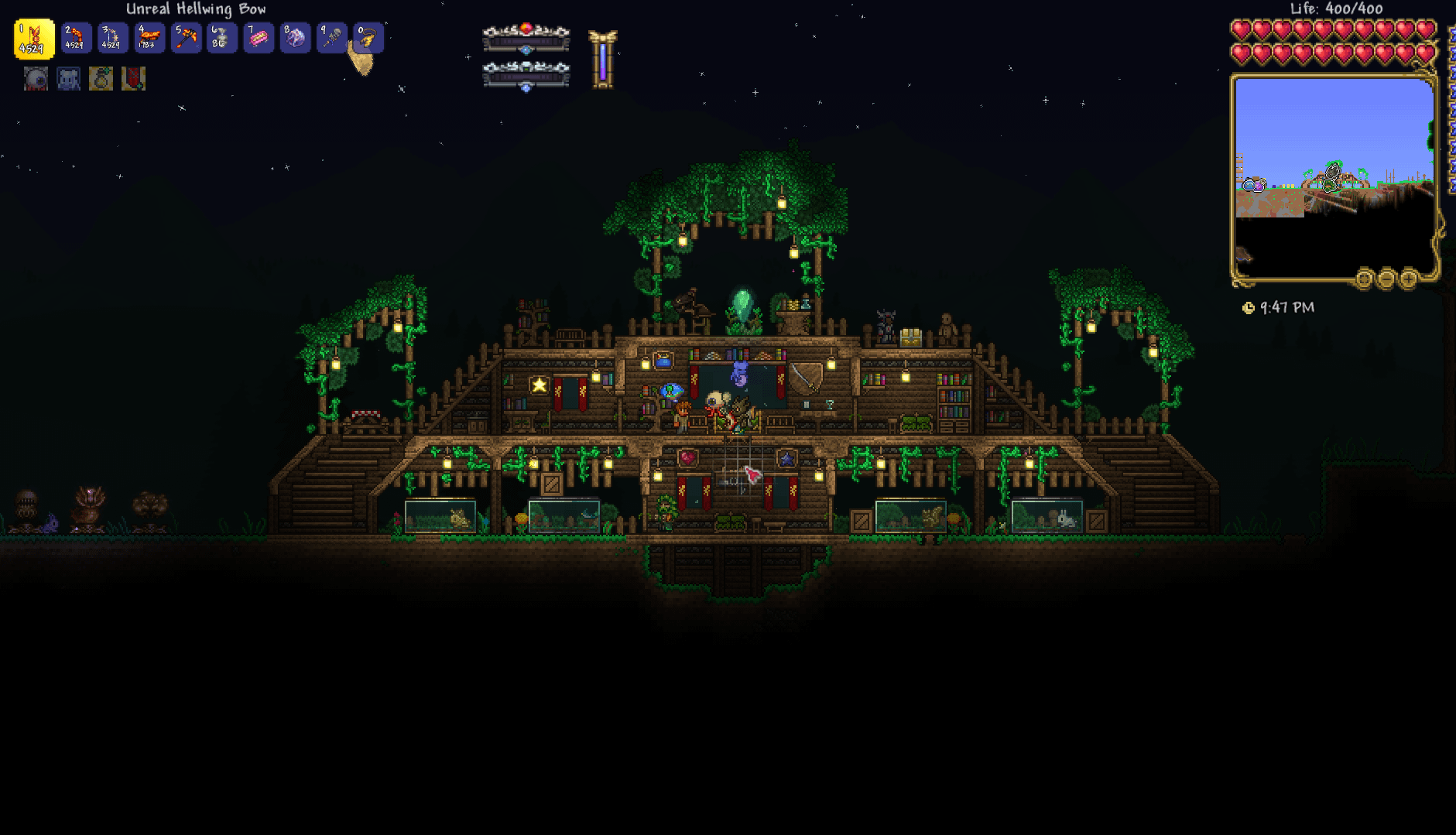Image resolution: width=1456 pixels, height=835 pixels.
Task: Click the minimap view
Action: pos(1333,176)
